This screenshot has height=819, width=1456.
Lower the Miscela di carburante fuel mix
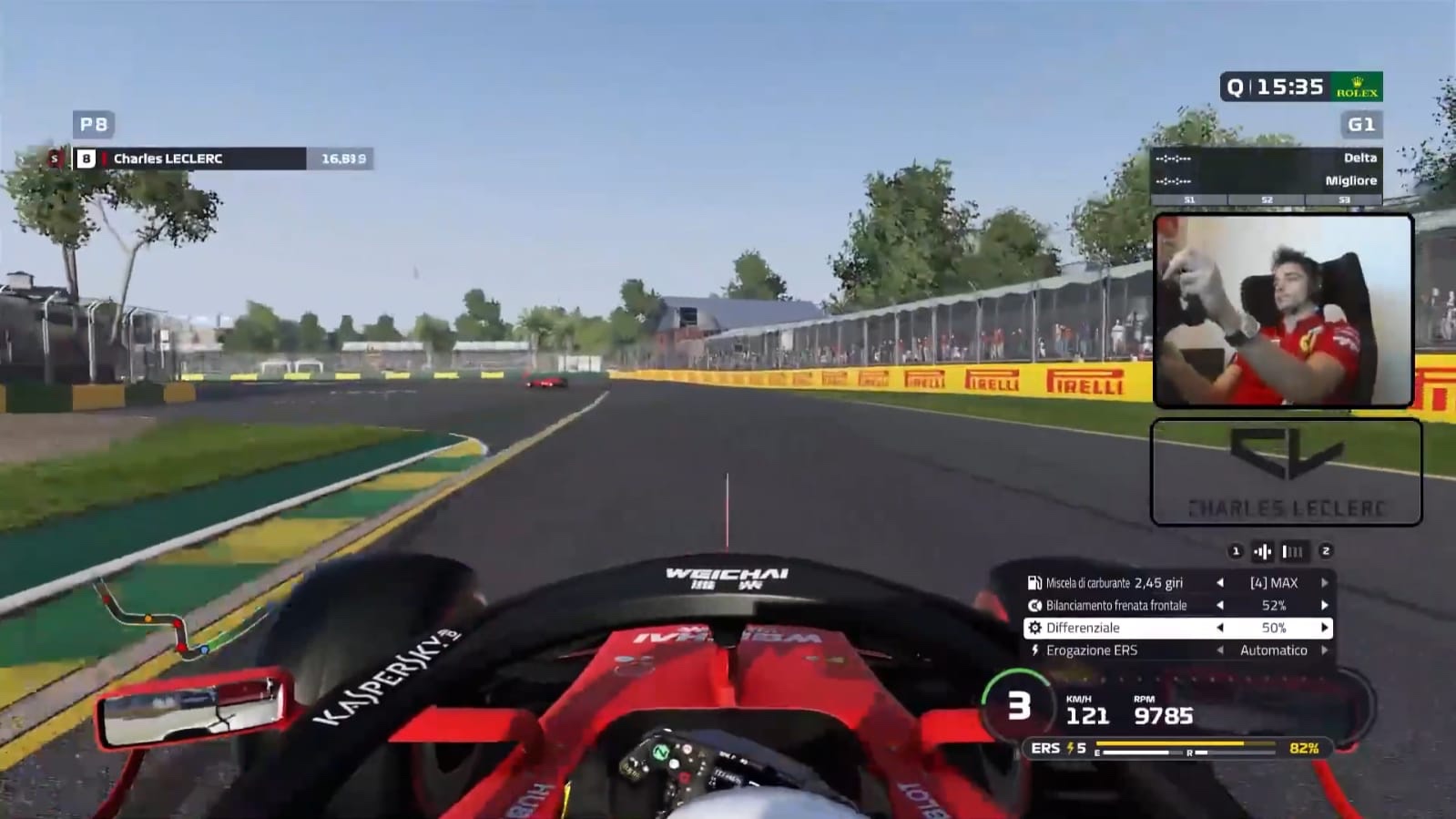1220,583
